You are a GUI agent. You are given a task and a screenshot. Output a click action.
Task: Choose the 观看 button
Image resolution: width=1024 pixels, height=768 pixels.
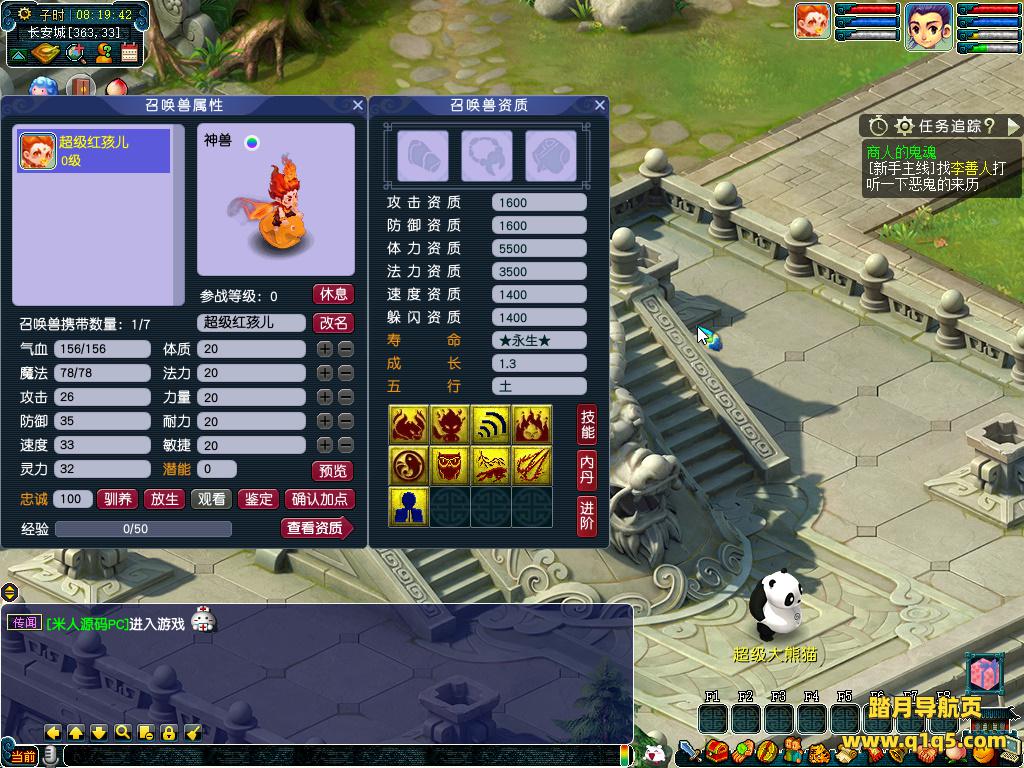click(211, 499)
